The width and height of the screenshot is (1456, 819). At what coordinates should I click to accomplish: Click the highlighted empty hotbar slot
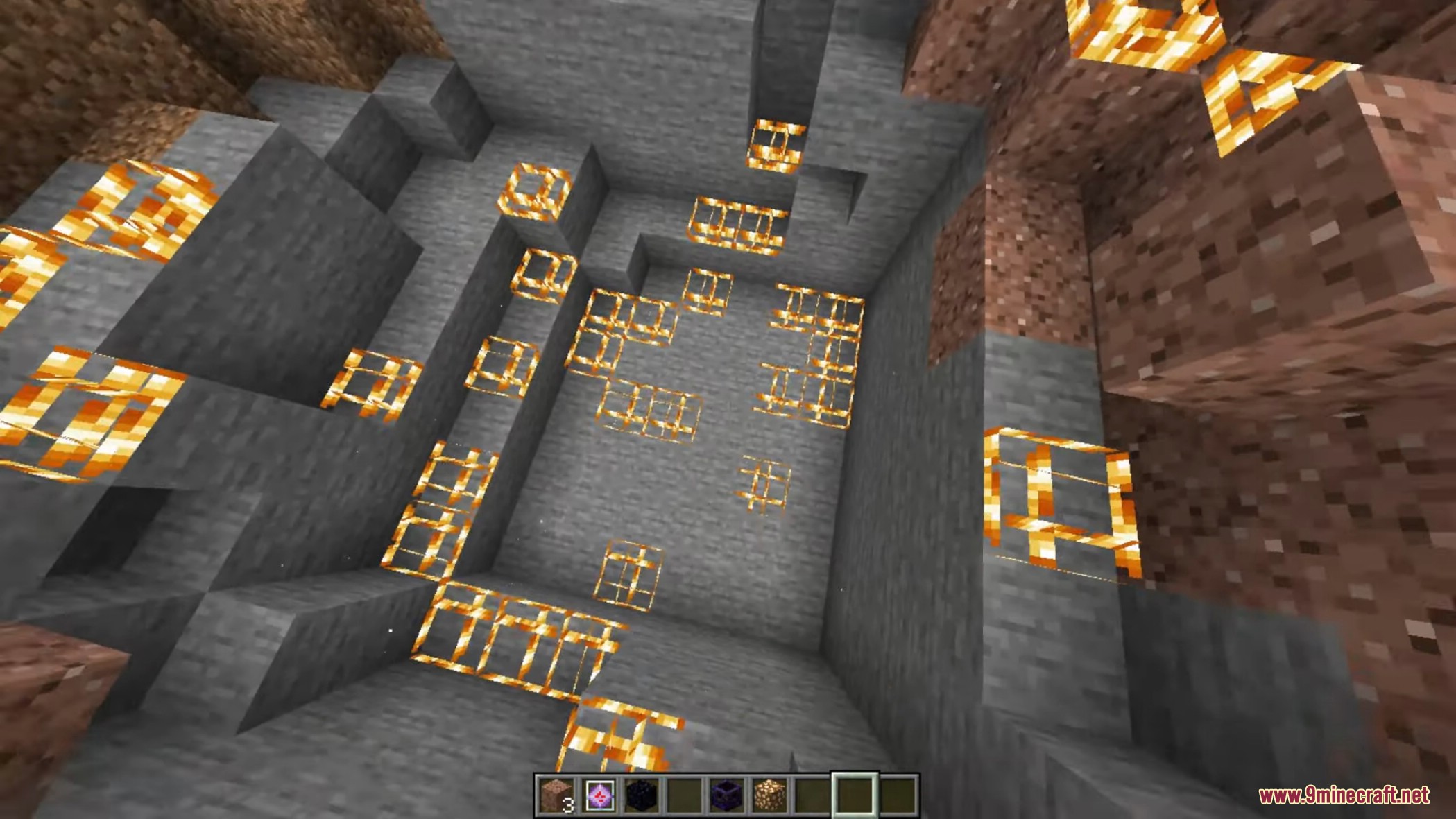coord(855,795)
